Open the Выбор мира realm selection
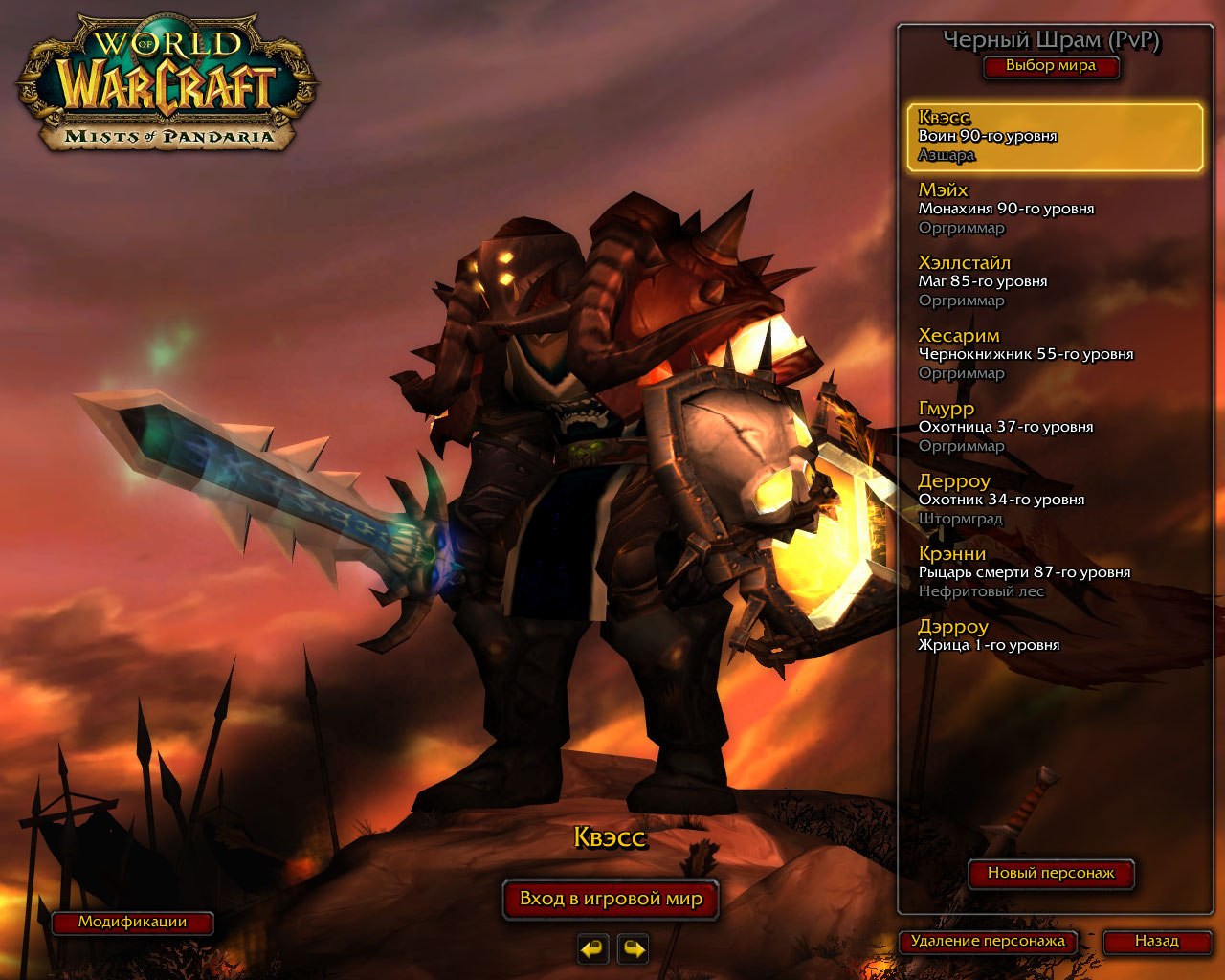 (1051, 67)
